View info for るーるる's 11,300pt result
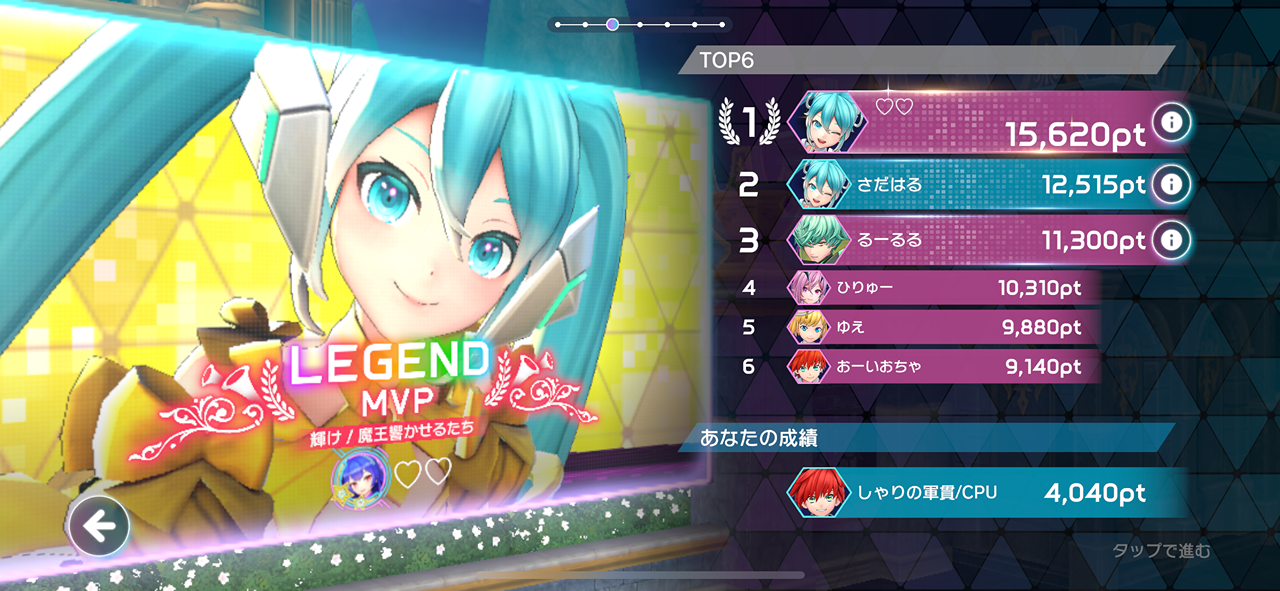1280x591 pixels. pos(1170,240)
